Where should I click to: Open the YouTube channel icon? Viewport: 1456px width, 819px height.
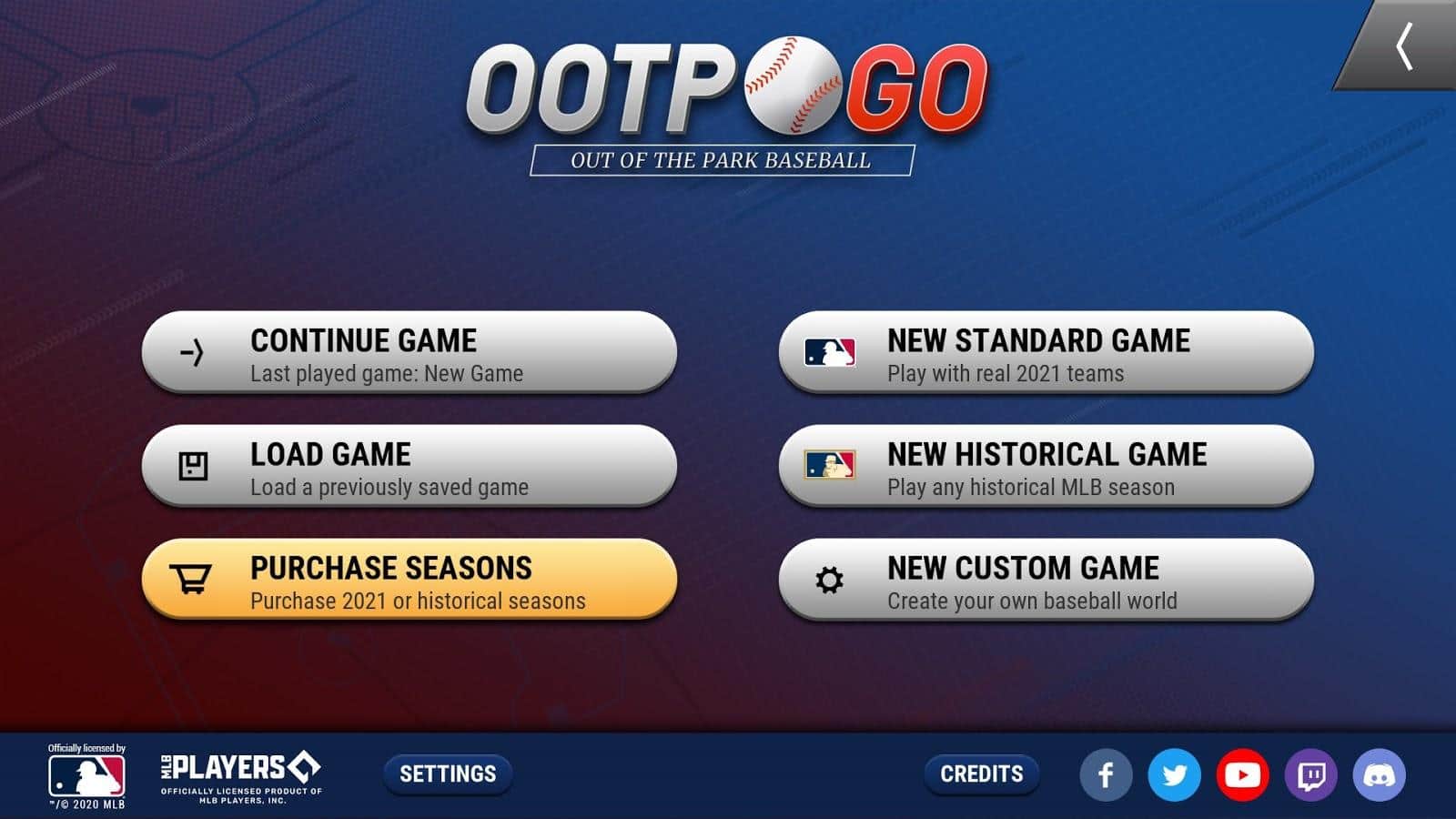point(1244,774)
